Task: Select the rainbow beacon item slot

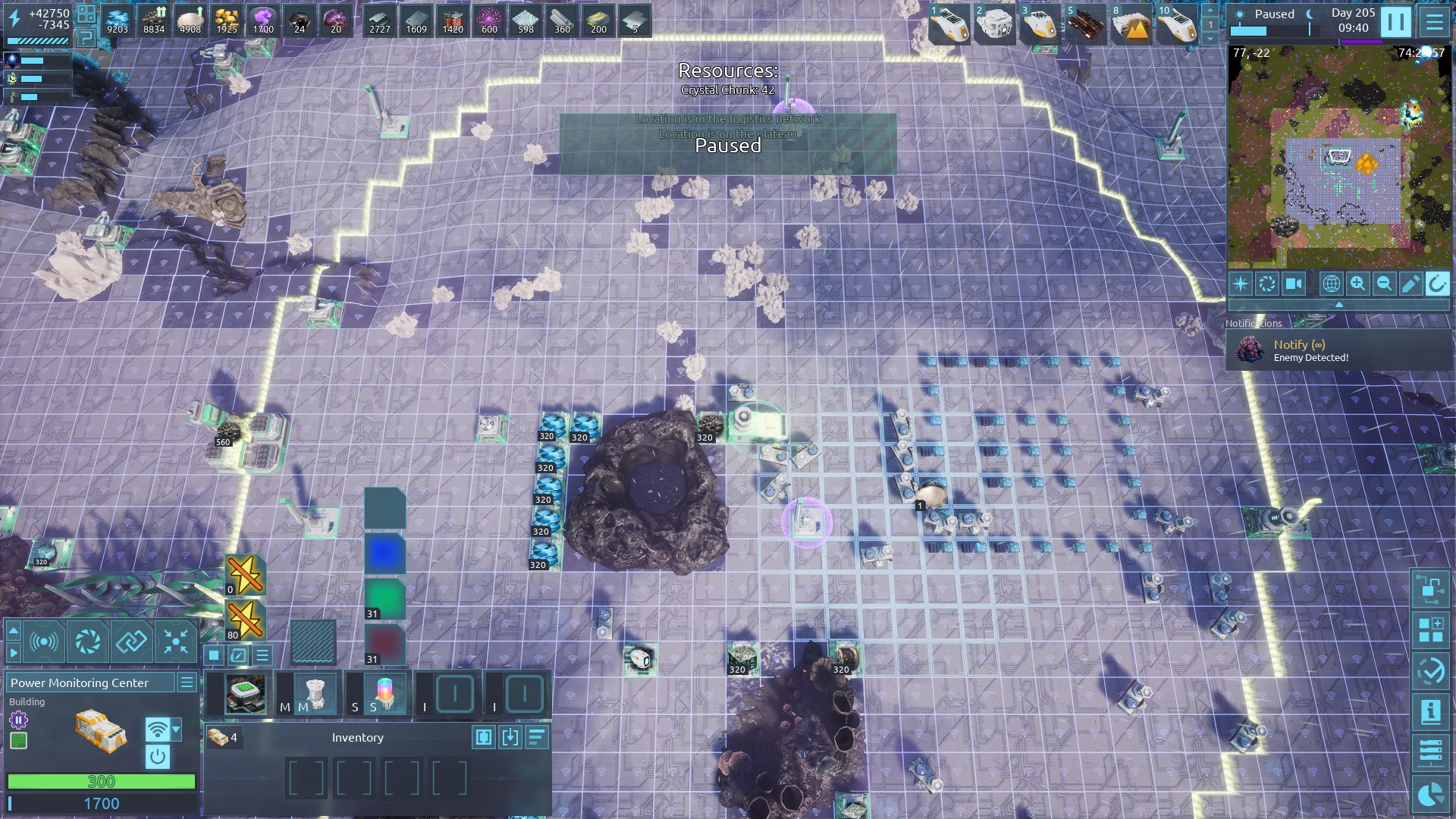Action: click(384, 694)
